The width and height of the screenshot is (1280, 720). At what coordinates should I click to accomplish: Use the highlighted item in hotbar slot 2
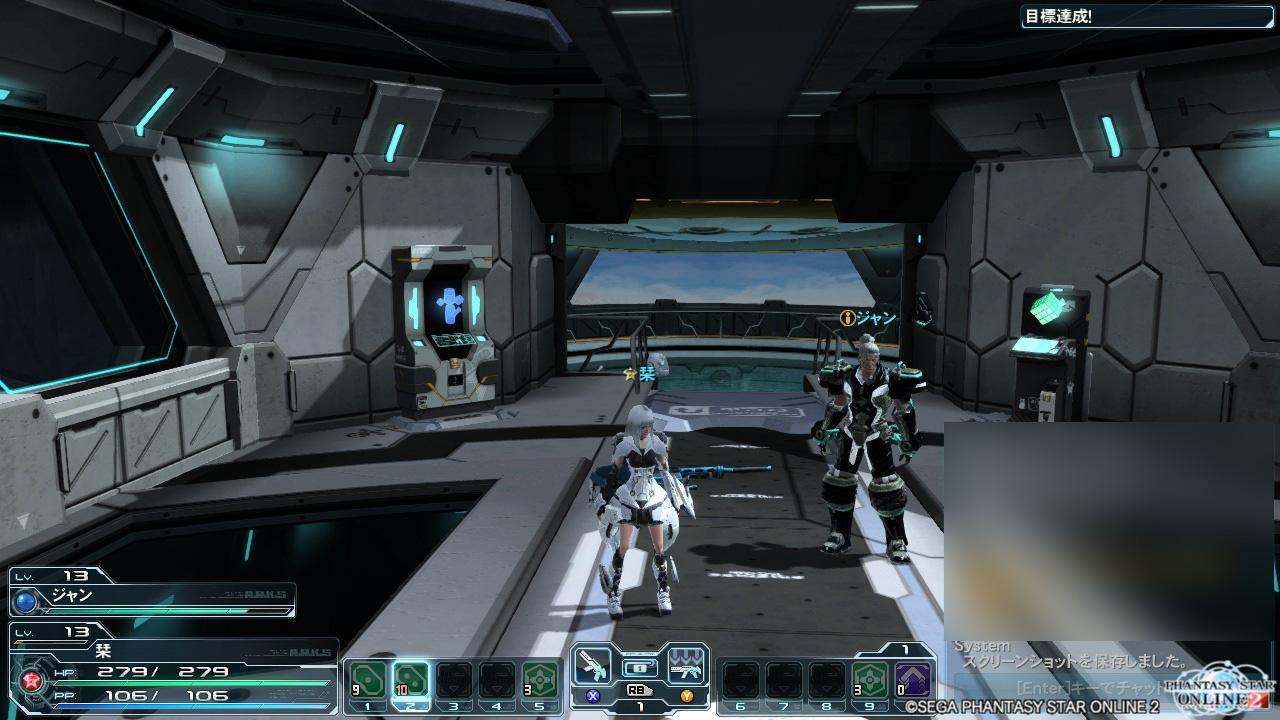coord(411,681)
